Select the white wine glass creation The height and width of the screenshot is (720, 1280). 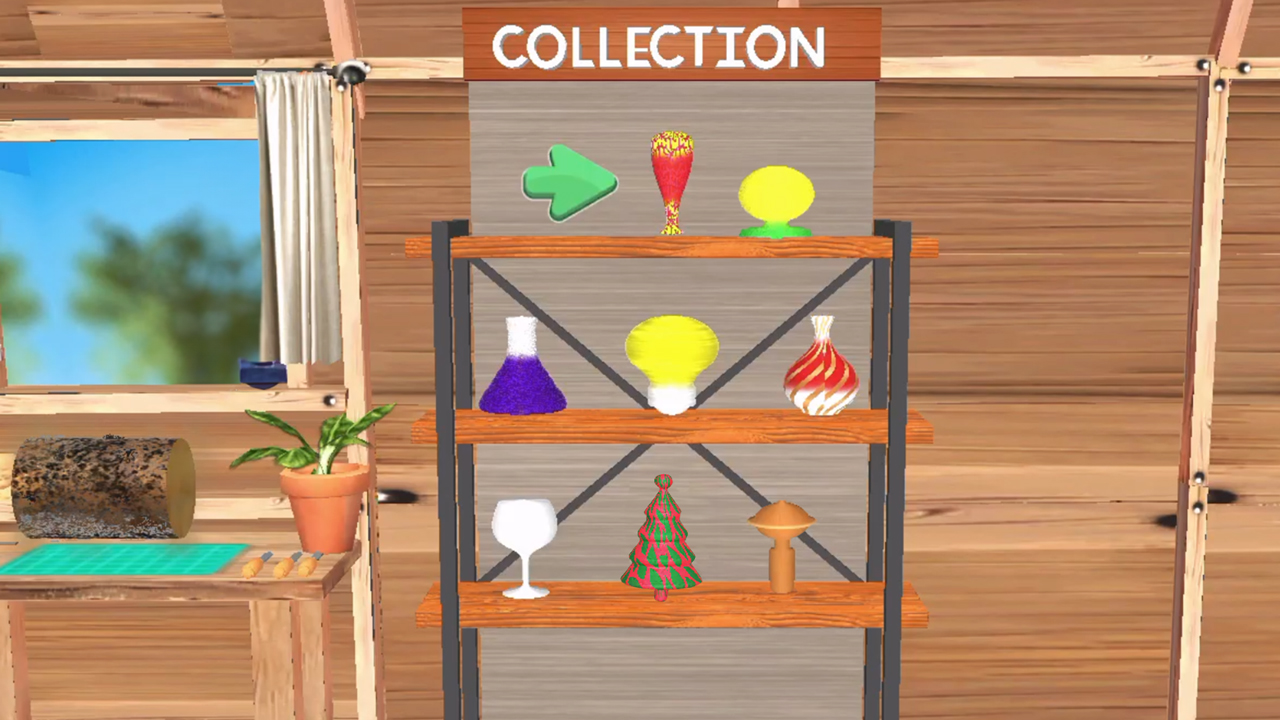[x=525, y=545]
